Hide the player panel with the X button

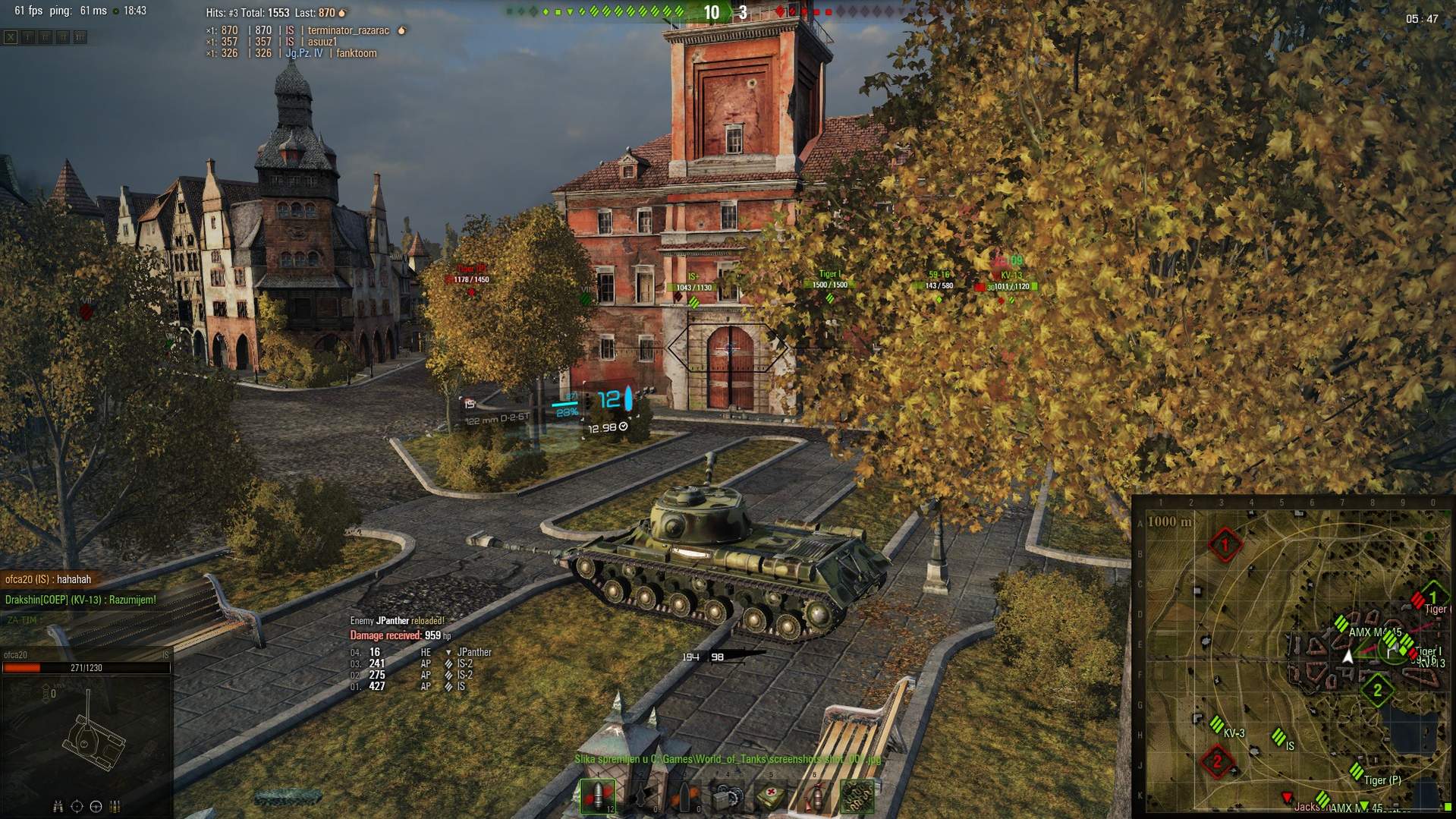pos(11,36)
